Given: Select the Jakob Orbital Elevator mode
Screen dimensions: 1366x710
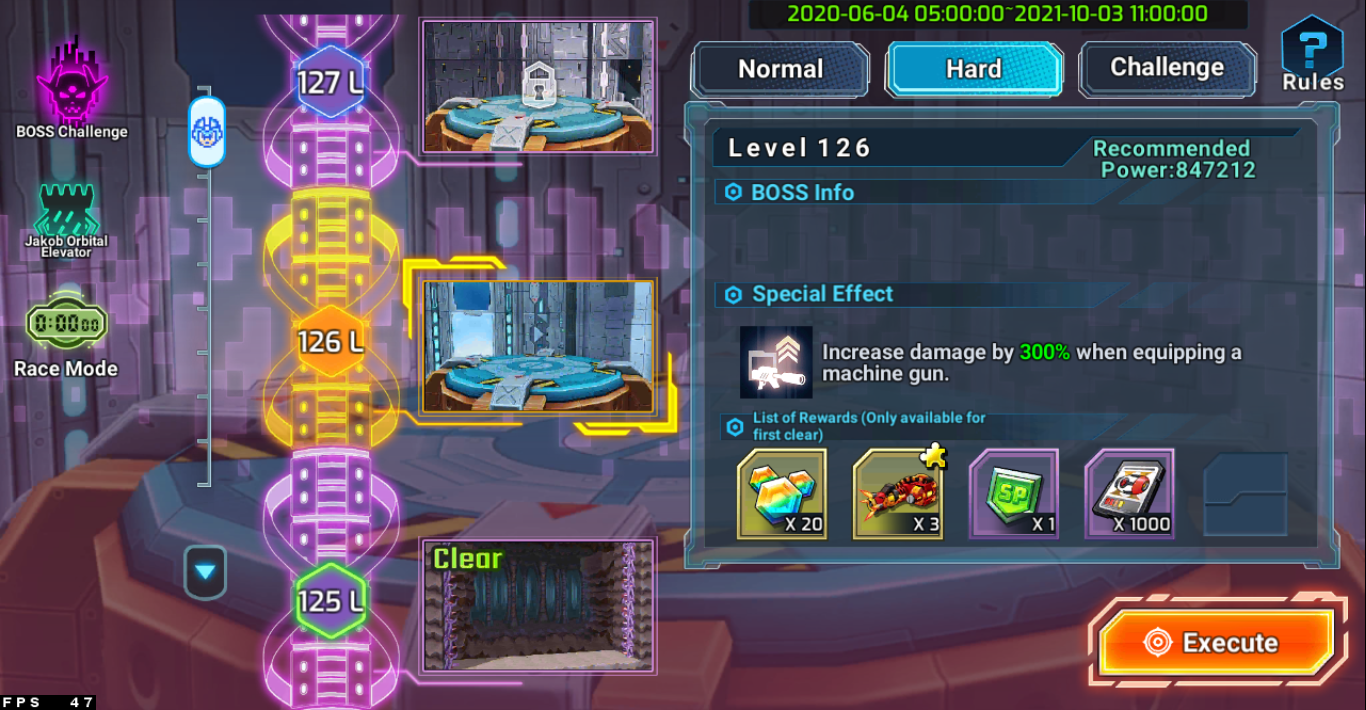Looking at the screenshot, I should click(67, 218).
